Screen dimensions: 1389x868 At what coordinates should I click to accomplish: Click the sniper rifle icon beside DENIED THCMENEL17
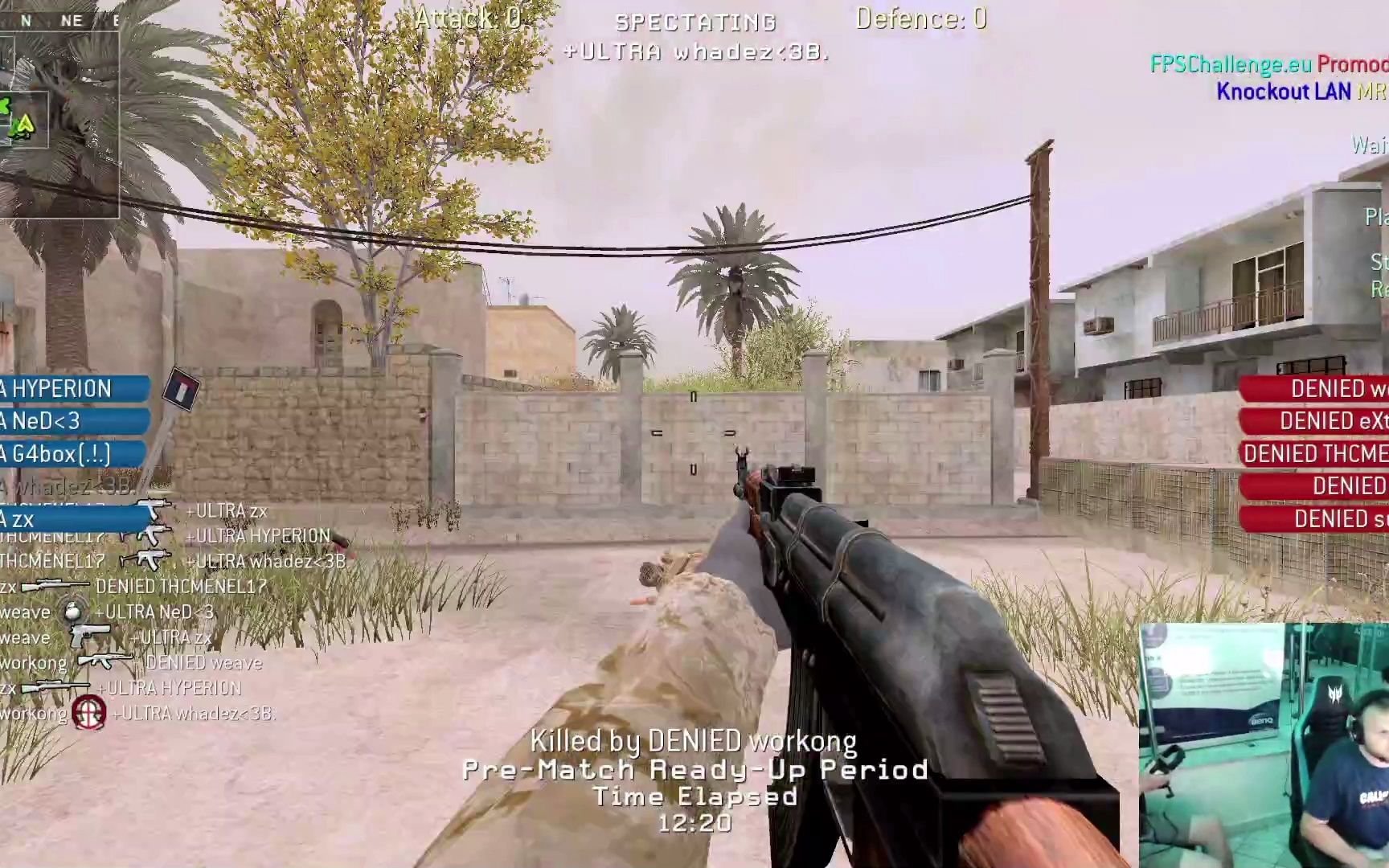point(54,586)
